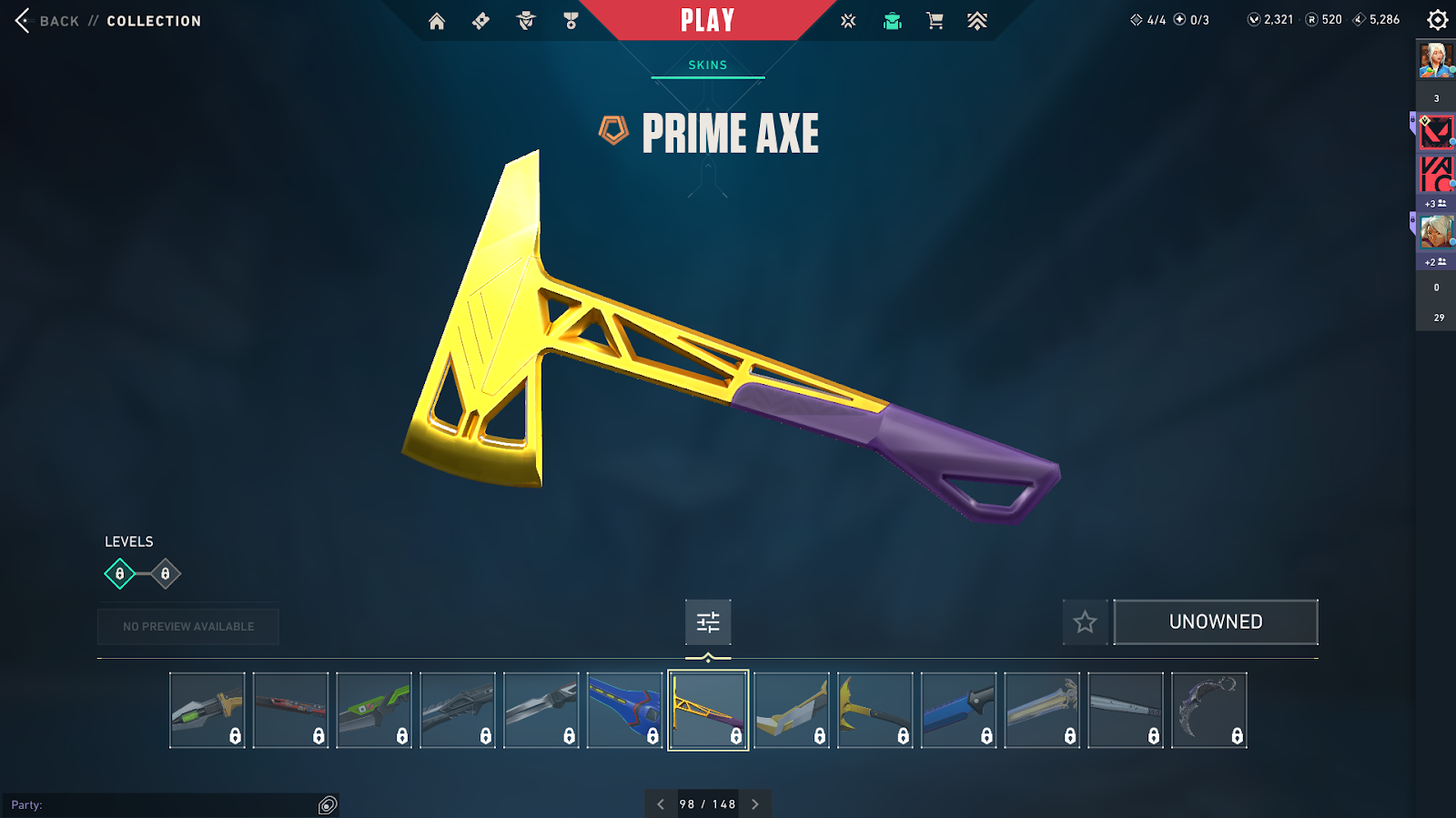Click the red PLAY button
1456x818 pixels.
707,21
